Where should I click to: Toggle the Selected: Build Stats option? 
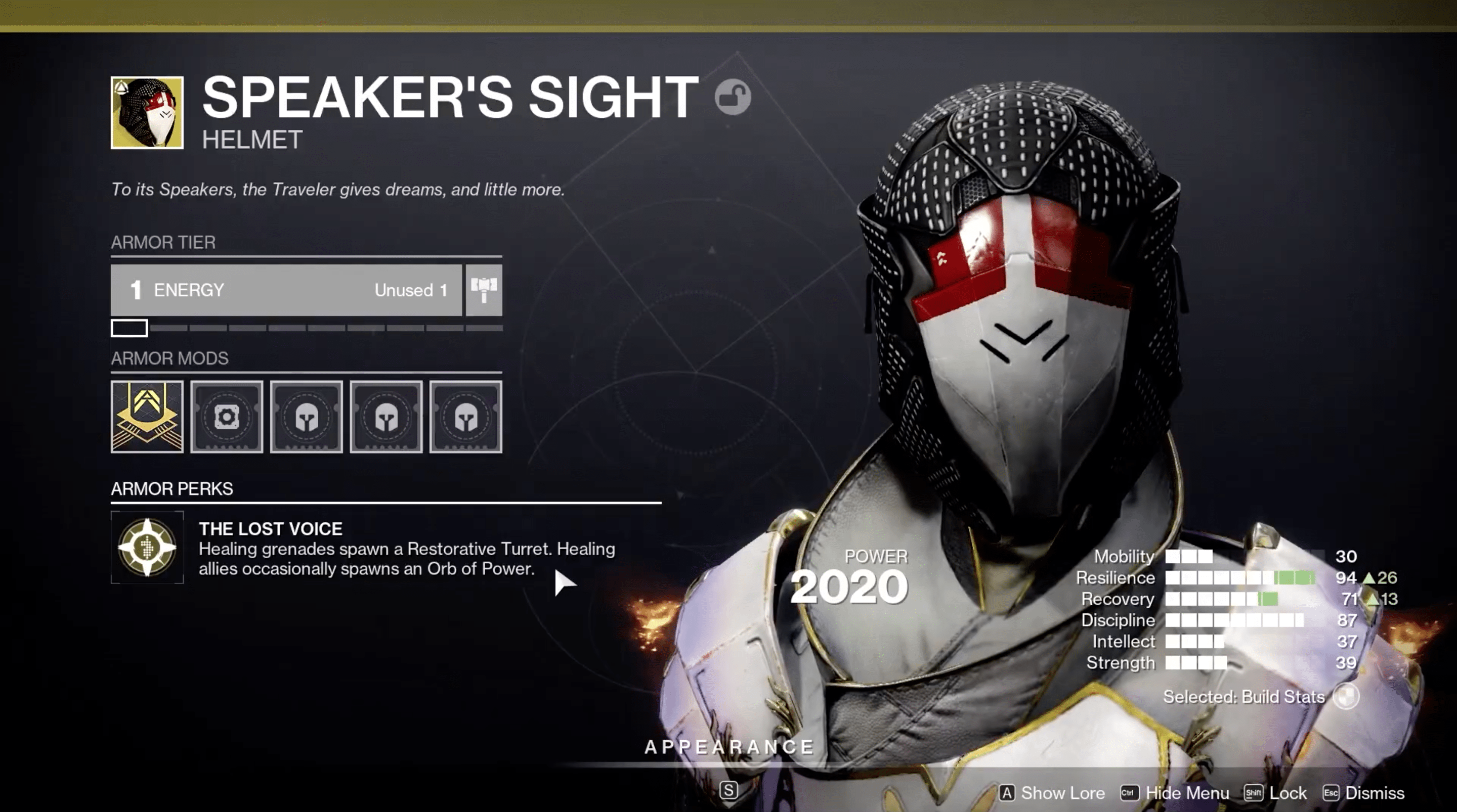pyautogui.click(x=1345, y=696)
